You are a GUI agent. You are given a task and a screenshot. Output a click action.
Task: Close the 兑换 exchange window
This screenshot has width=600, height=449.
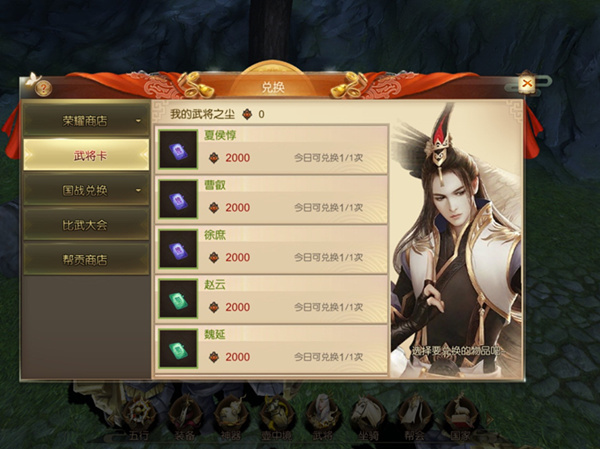[527, 85]
